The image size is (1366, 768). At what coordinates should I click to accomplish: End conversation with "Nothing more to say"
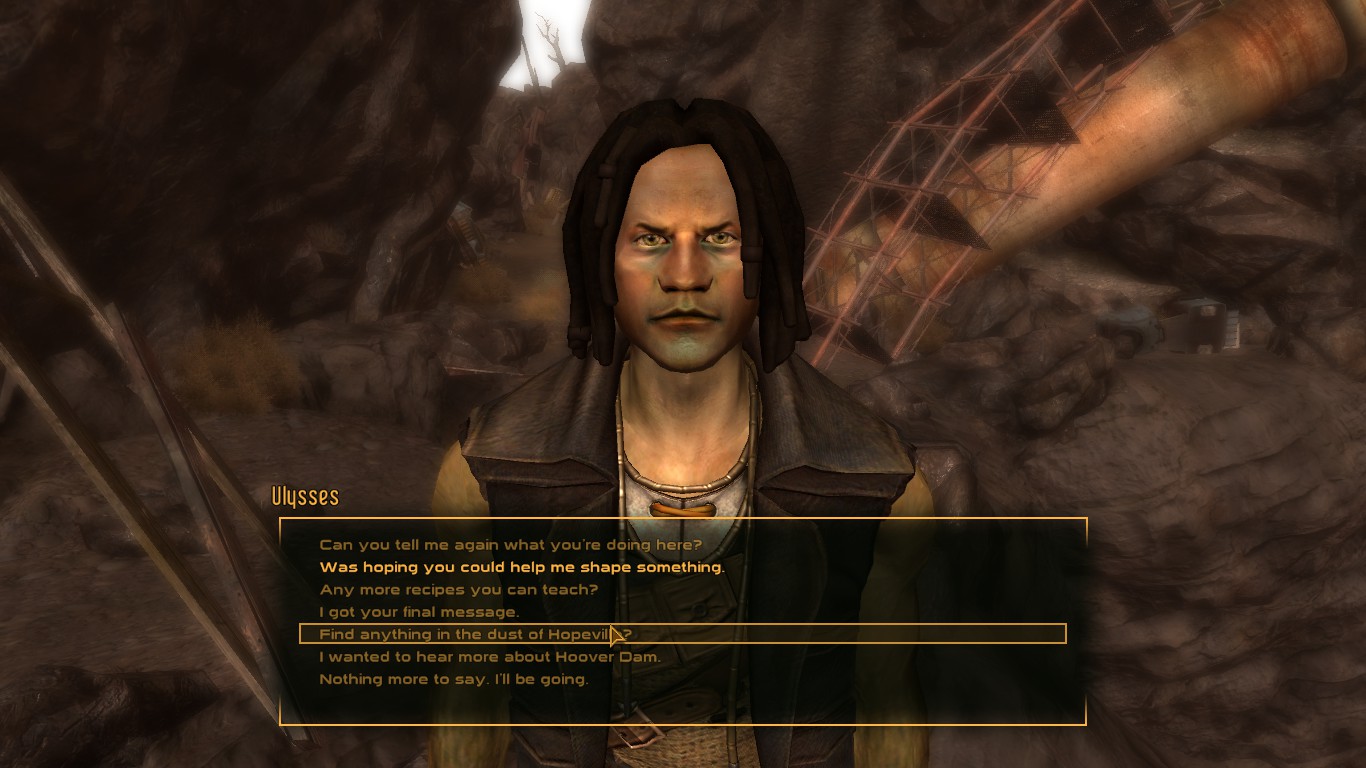(x=453, y=679)
